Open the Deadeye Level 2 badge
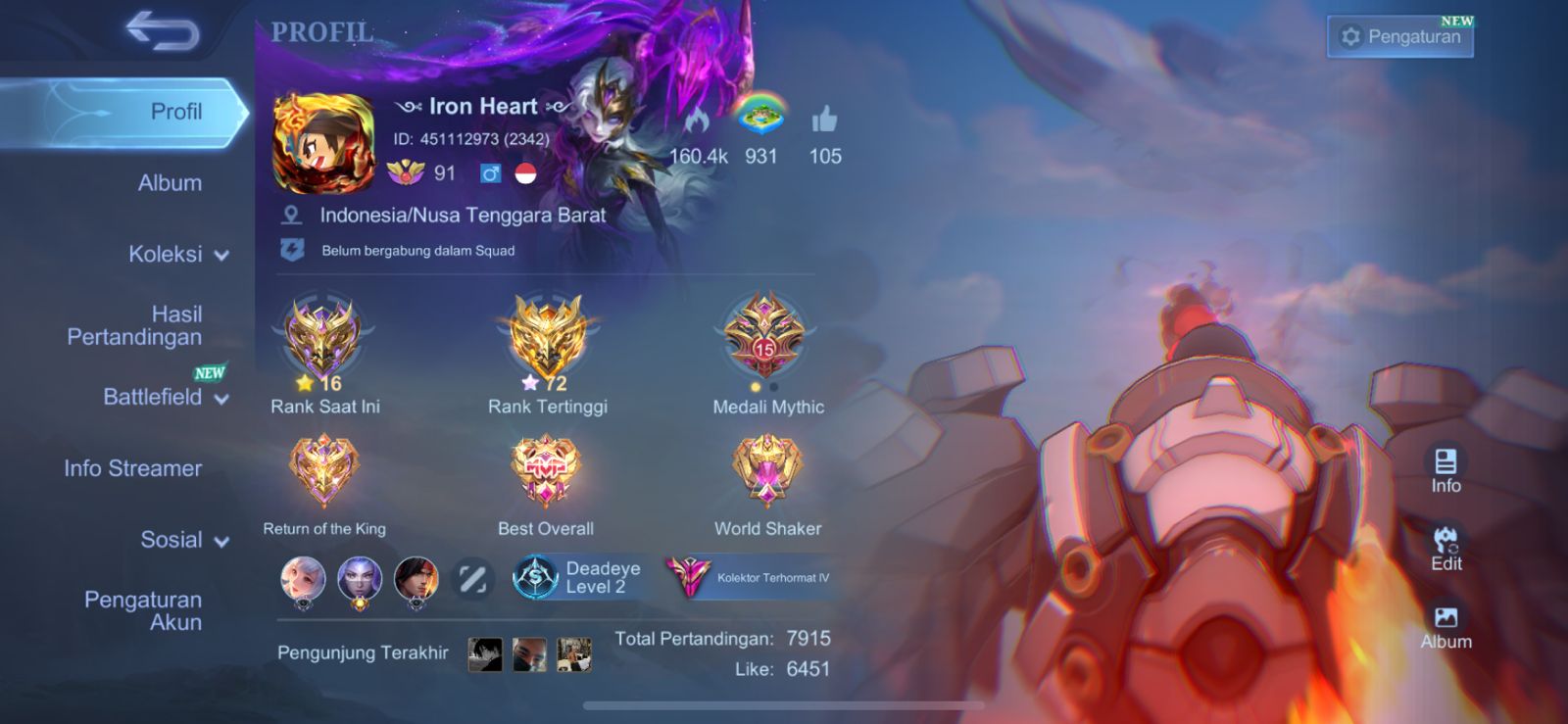Screen dimensions: 1568x724 tap(578, 578)
